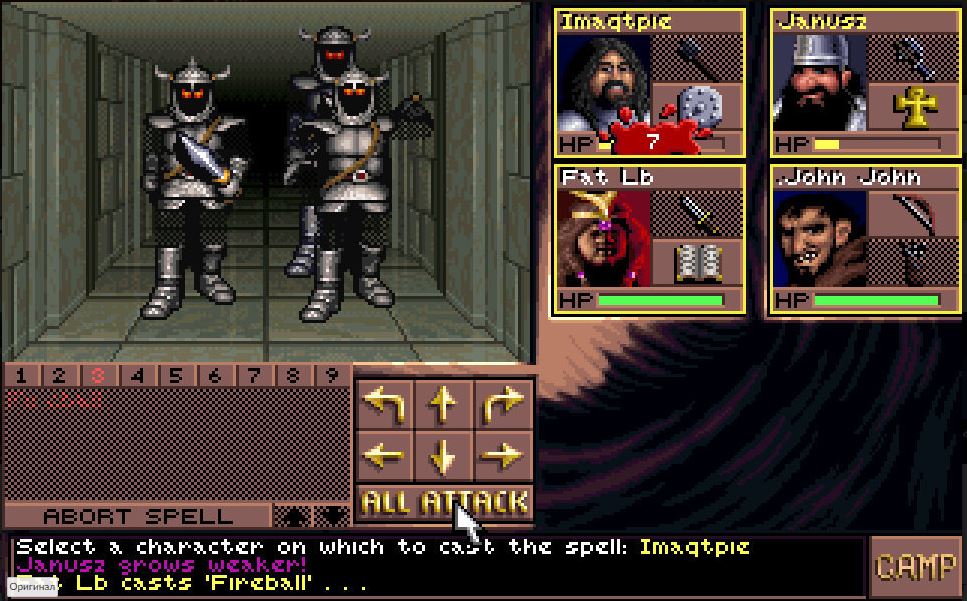967x601 pixels.
Task: Step backward with the down arrow
Action: pyautogui.click(x=443, y=457)
